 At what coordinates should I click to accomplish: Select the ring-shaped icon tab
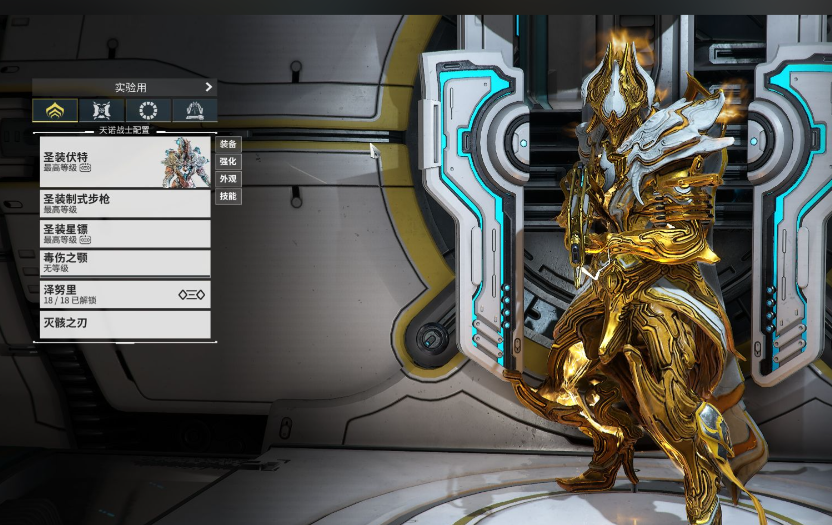[x=148, y=110]
